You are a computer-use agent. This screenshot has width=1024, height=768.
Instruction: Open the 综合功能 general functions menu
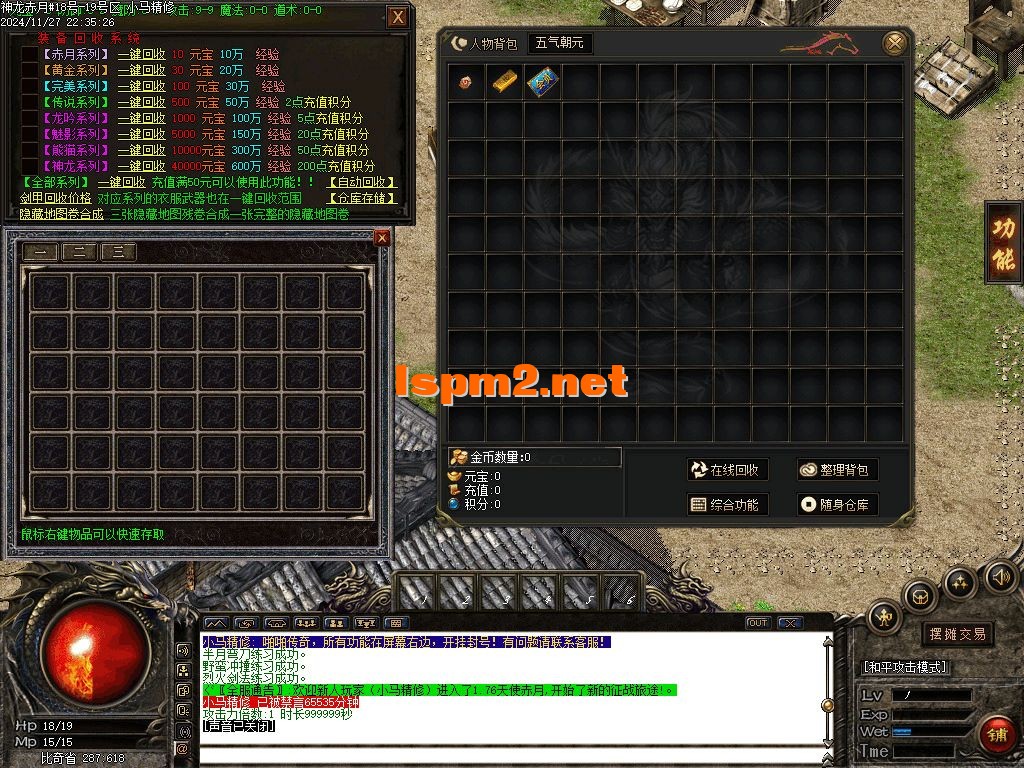point(726,505)
